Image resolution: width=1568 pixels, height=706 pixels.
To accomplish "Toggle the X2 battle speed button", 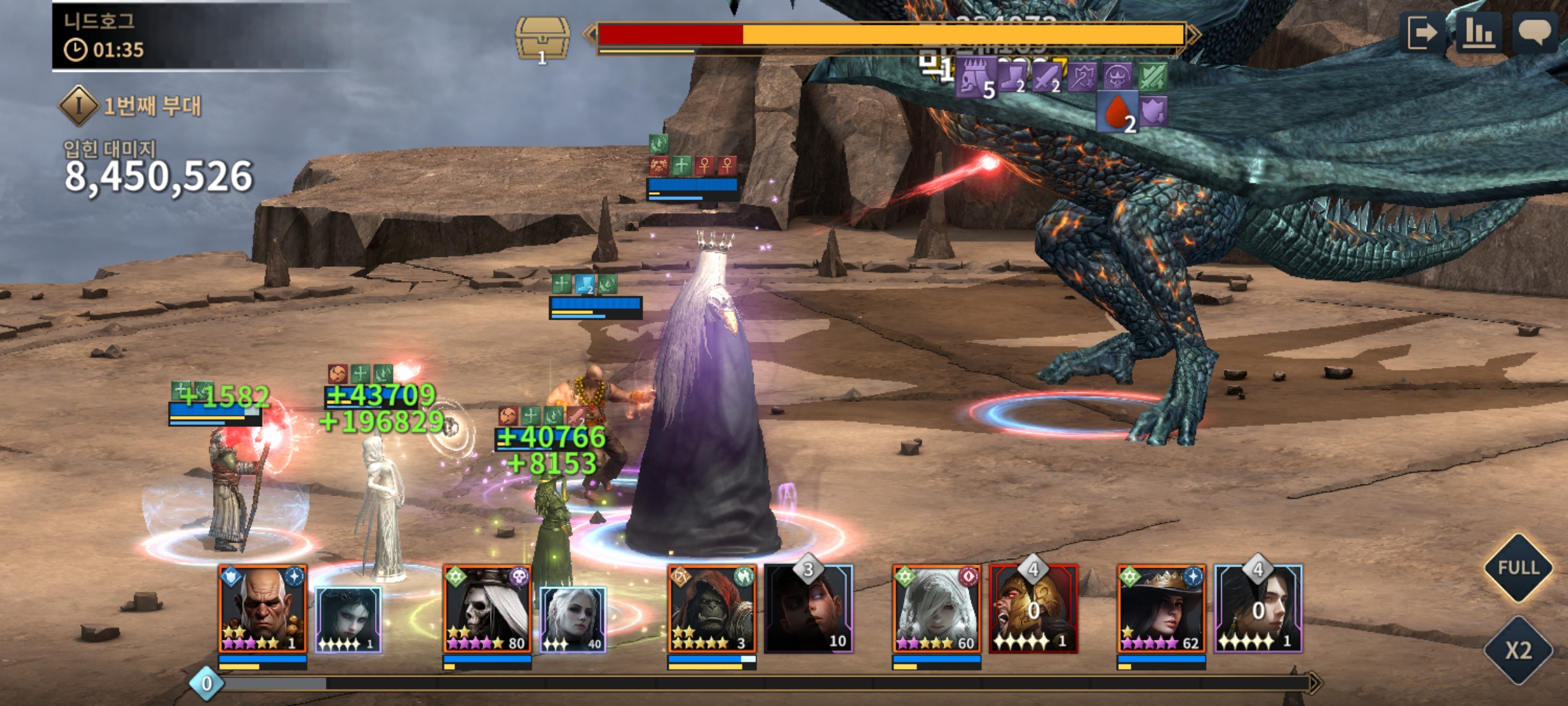I will tap(1518, 650).
